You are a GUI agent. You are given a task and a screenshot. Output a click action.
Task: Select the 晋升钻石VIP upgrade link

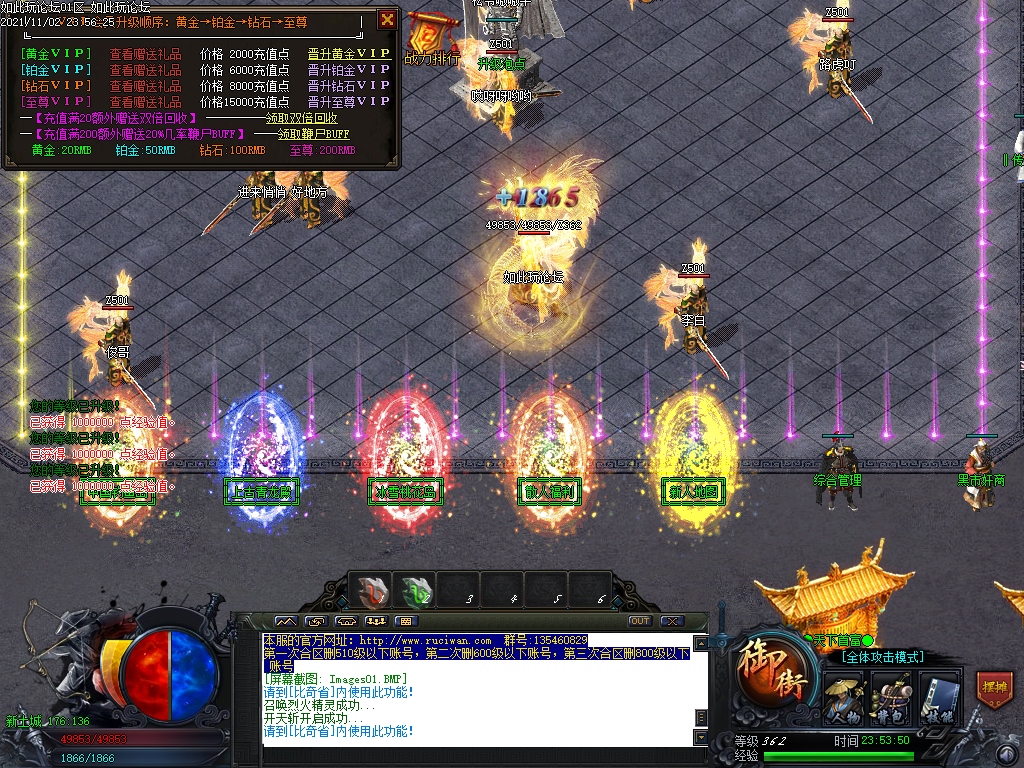[x=349, y=86]
